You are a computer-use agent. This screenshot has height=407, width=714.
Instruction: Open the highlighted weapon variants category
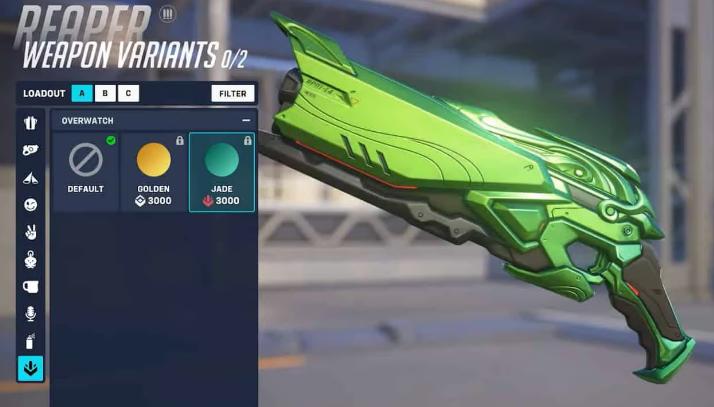click(31, 369)
